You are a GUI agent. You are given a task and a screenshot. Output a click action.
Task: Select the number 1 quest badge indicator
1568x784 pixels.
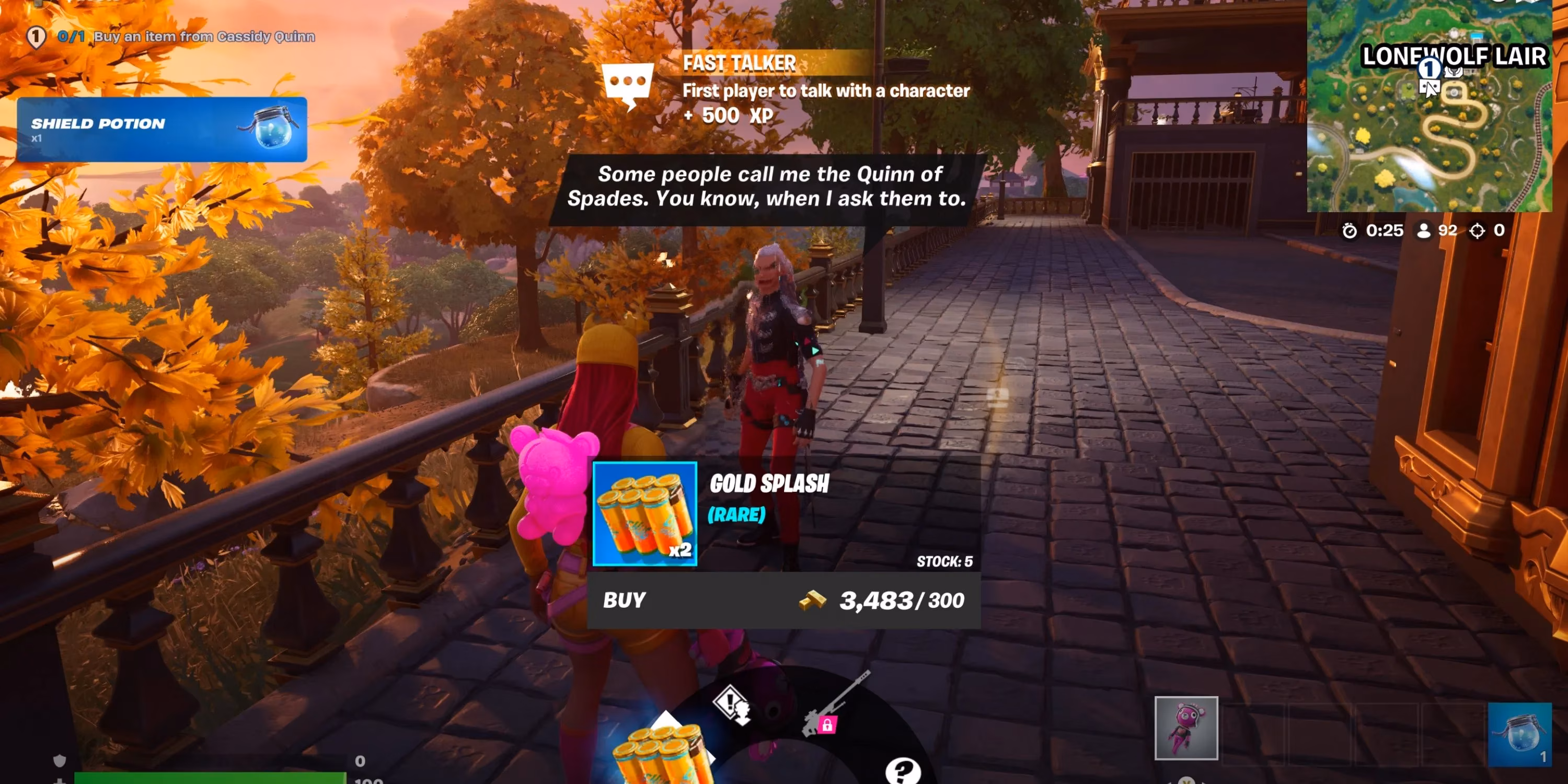click(x=36, y=37)
